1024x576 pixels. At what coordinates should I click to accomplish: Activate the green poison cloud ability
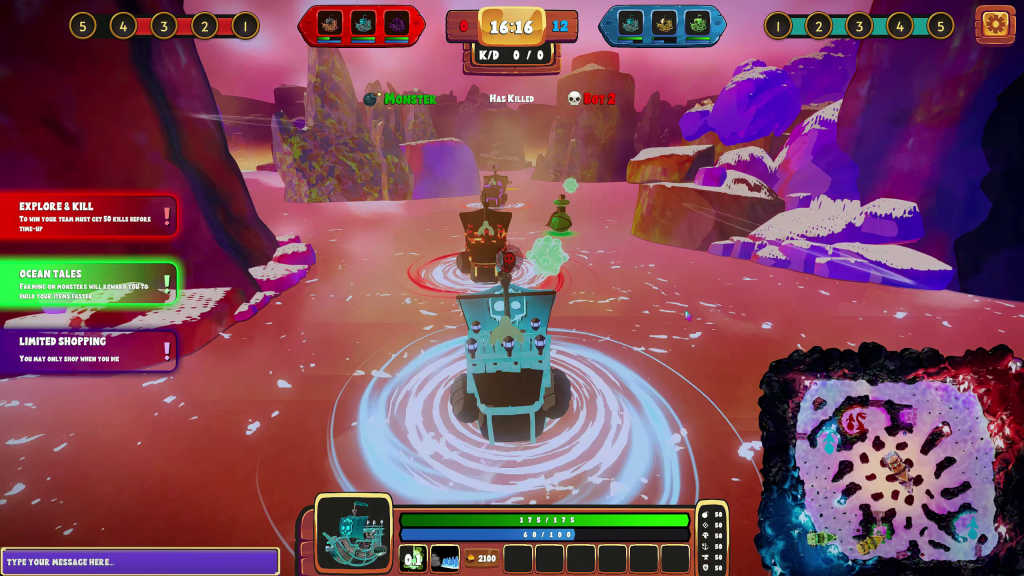(413, 558)
